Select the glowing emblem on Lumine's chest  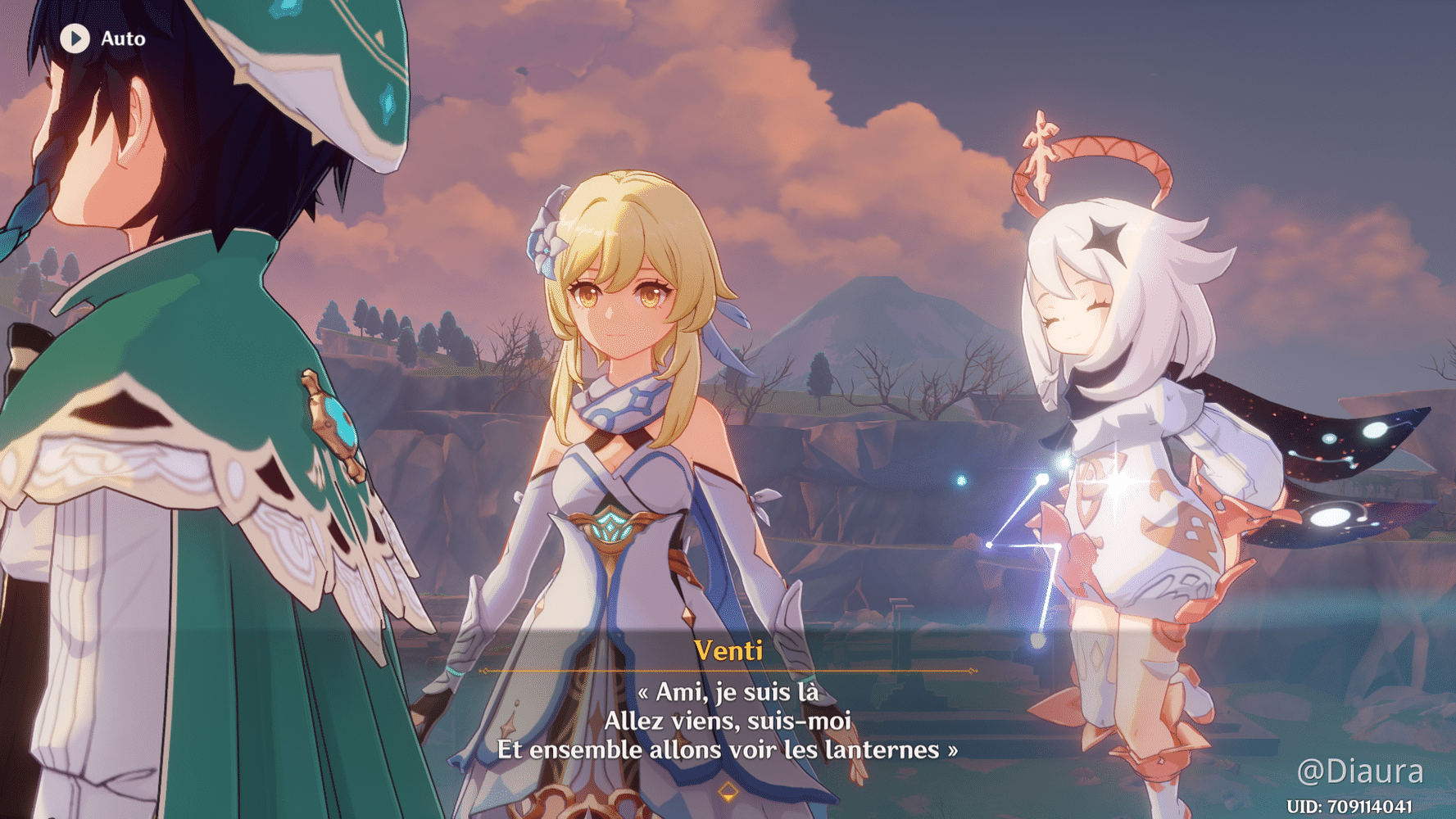pyautogui.click(x=610, y=528)
